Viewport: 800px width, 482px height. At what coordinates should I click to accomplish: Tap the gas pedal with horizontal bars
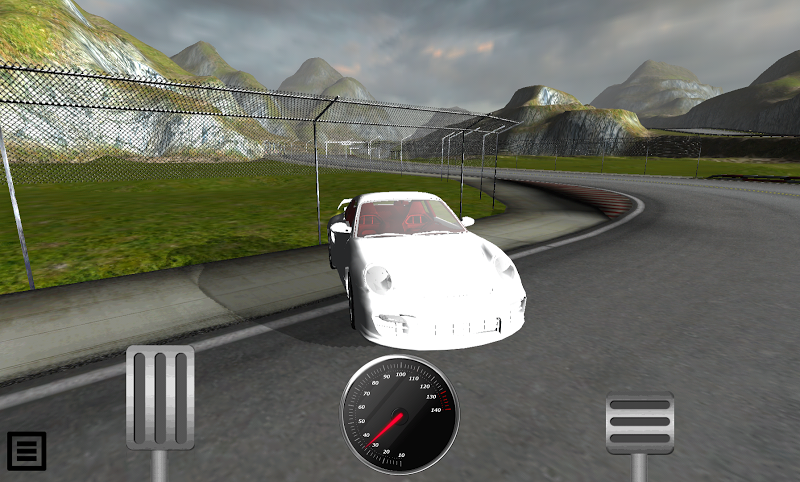coord(640,423)
